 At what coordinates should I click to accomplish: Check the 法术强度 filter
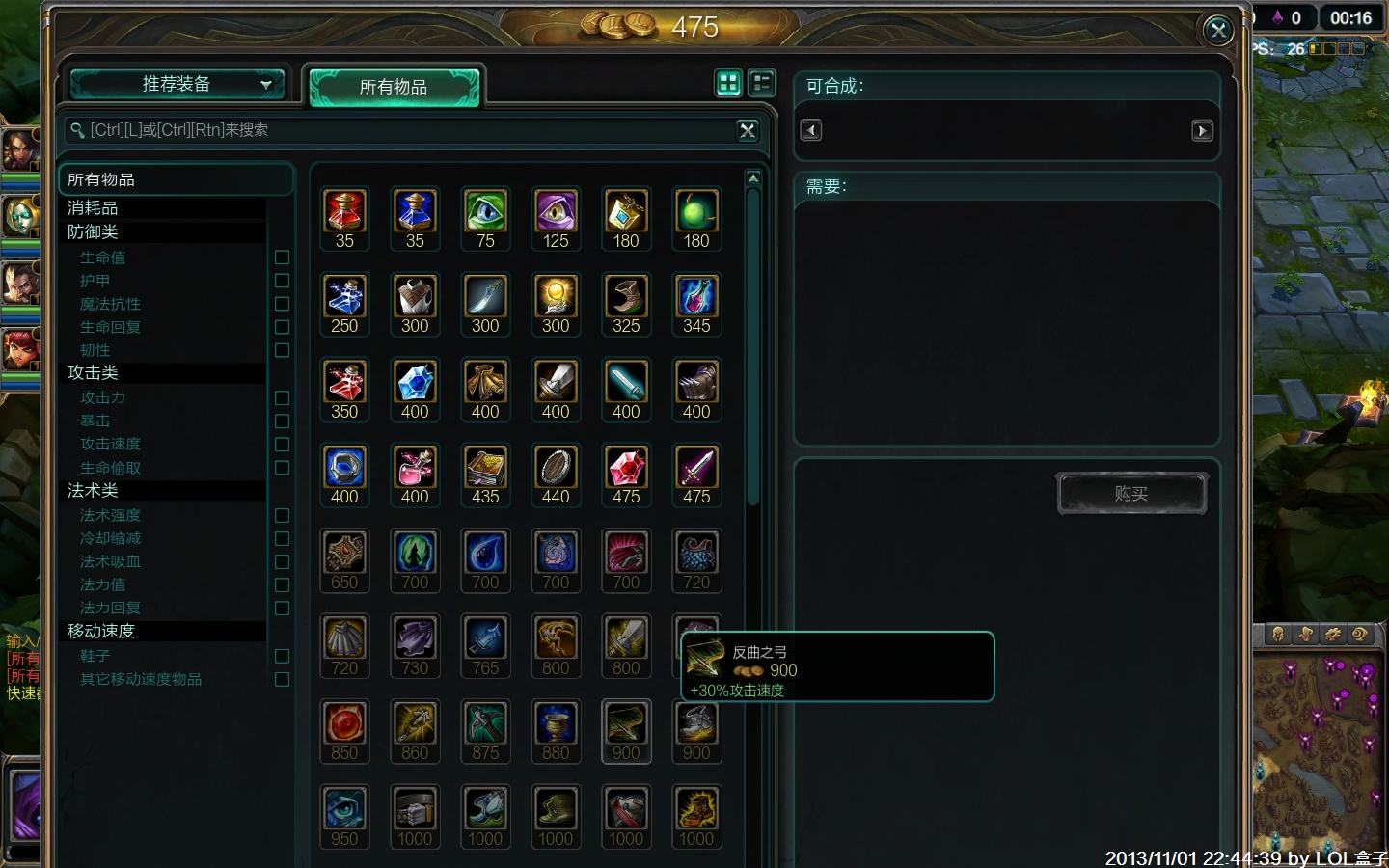282,515
